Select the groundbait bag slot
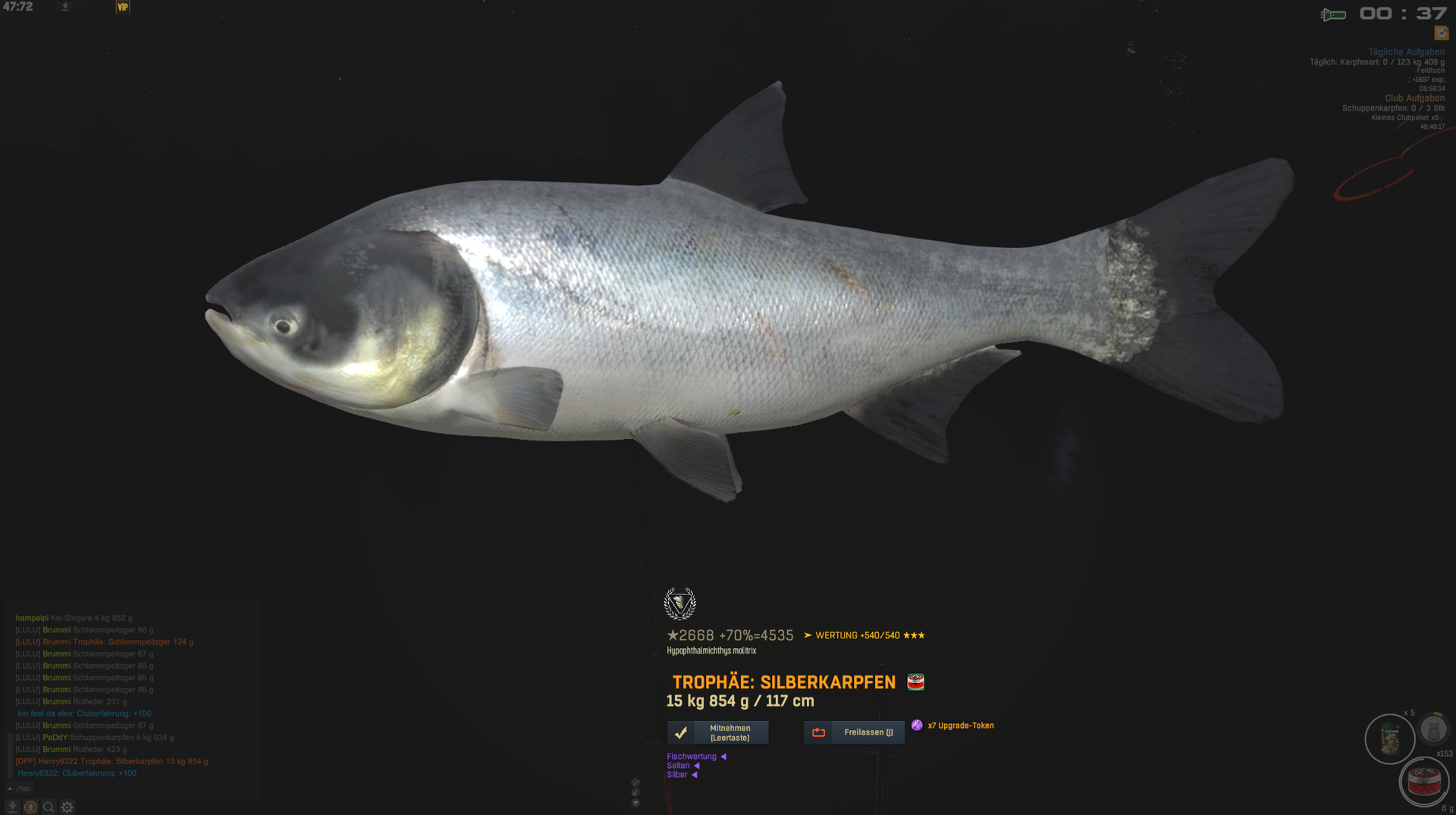 [x=1390, y=739]
